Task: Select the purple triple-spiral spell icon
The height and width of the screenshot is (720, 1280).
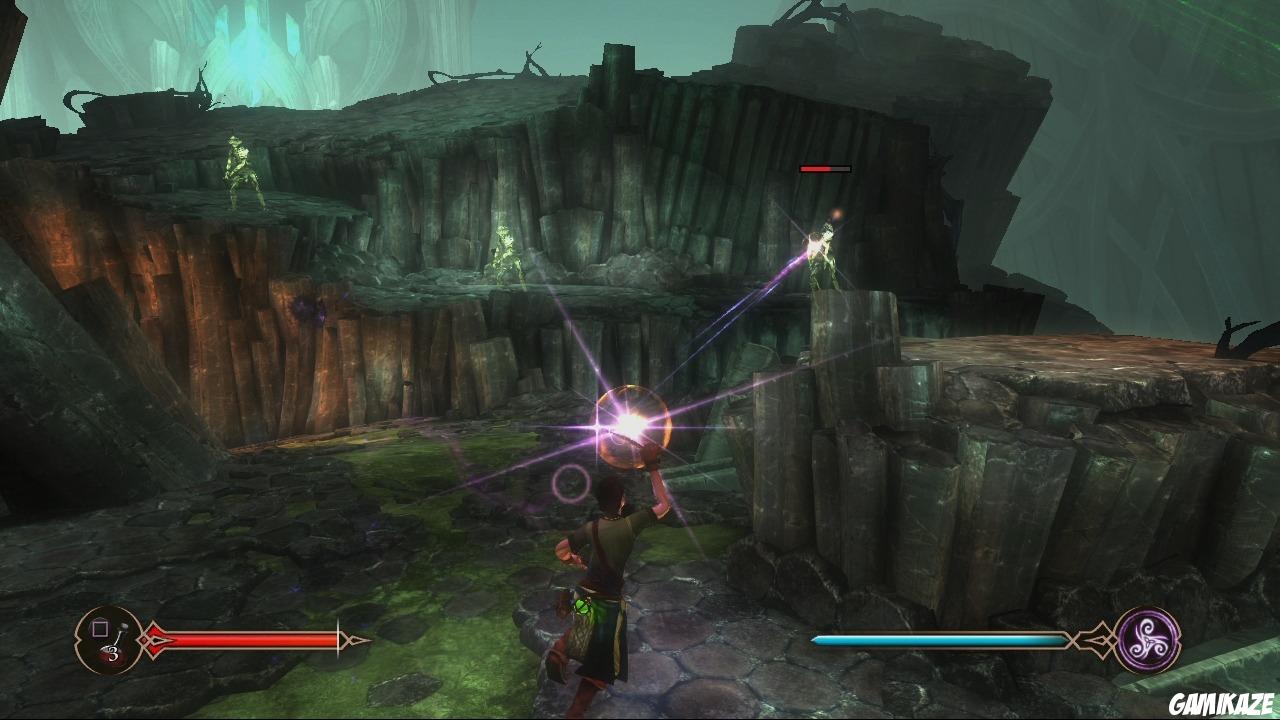Action: coord(1147,639)
